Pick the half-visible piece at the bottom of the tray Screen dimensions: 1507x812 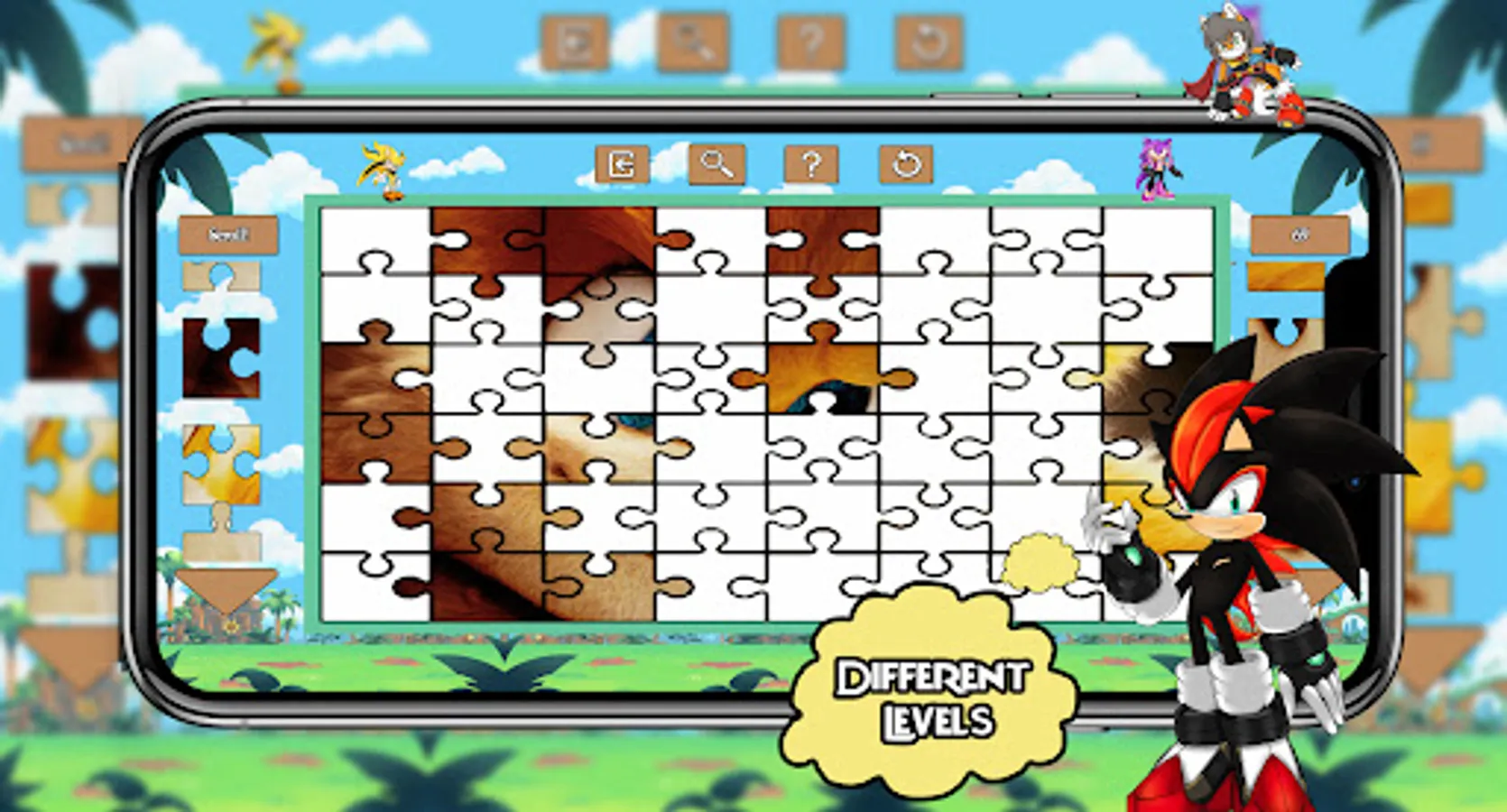pyautogui.click(x=222, y=541)
